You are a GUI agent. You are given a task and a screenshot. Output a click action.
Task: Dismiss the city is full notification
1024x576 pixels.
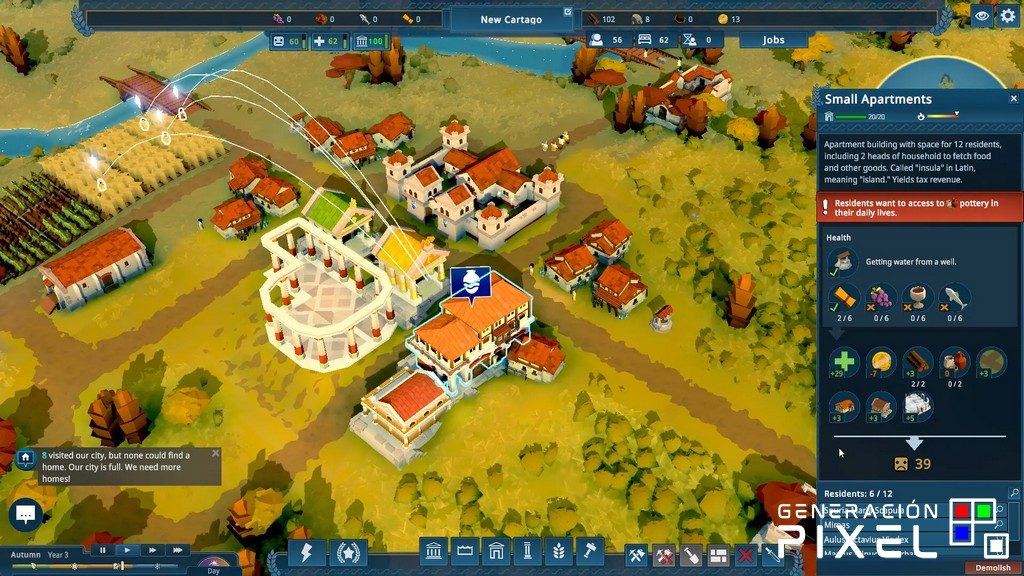pyautogui.click(x=215, y=453)
